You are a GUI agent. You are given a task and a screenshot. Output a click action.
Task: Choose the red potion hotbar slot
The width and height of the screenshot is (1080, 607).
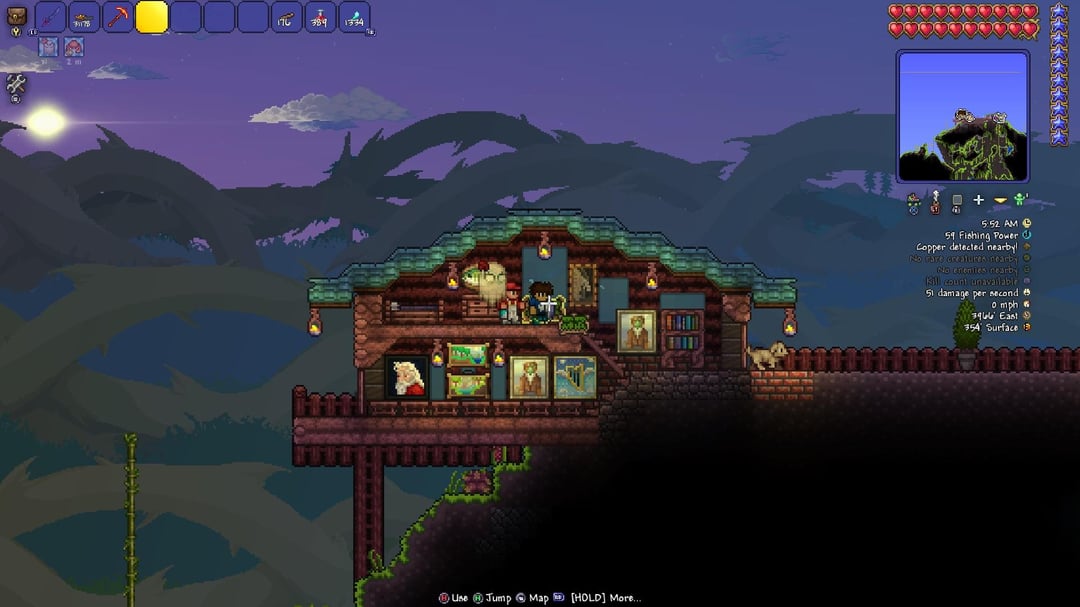point(321,17)
